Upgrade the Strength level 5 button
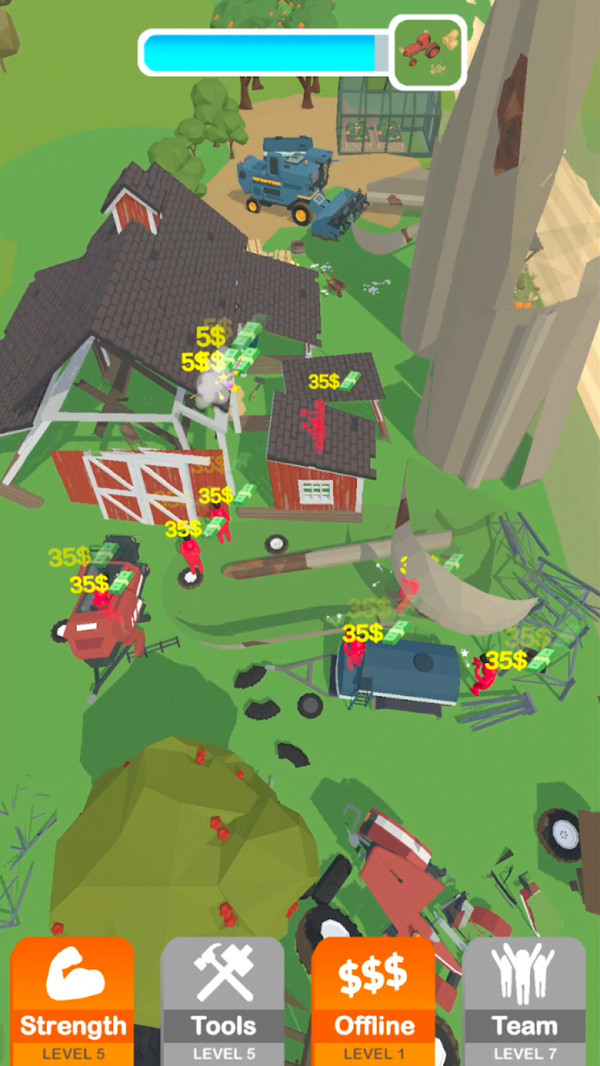The width and height of the screenshot is (600, 1066). click(73, 1000)
